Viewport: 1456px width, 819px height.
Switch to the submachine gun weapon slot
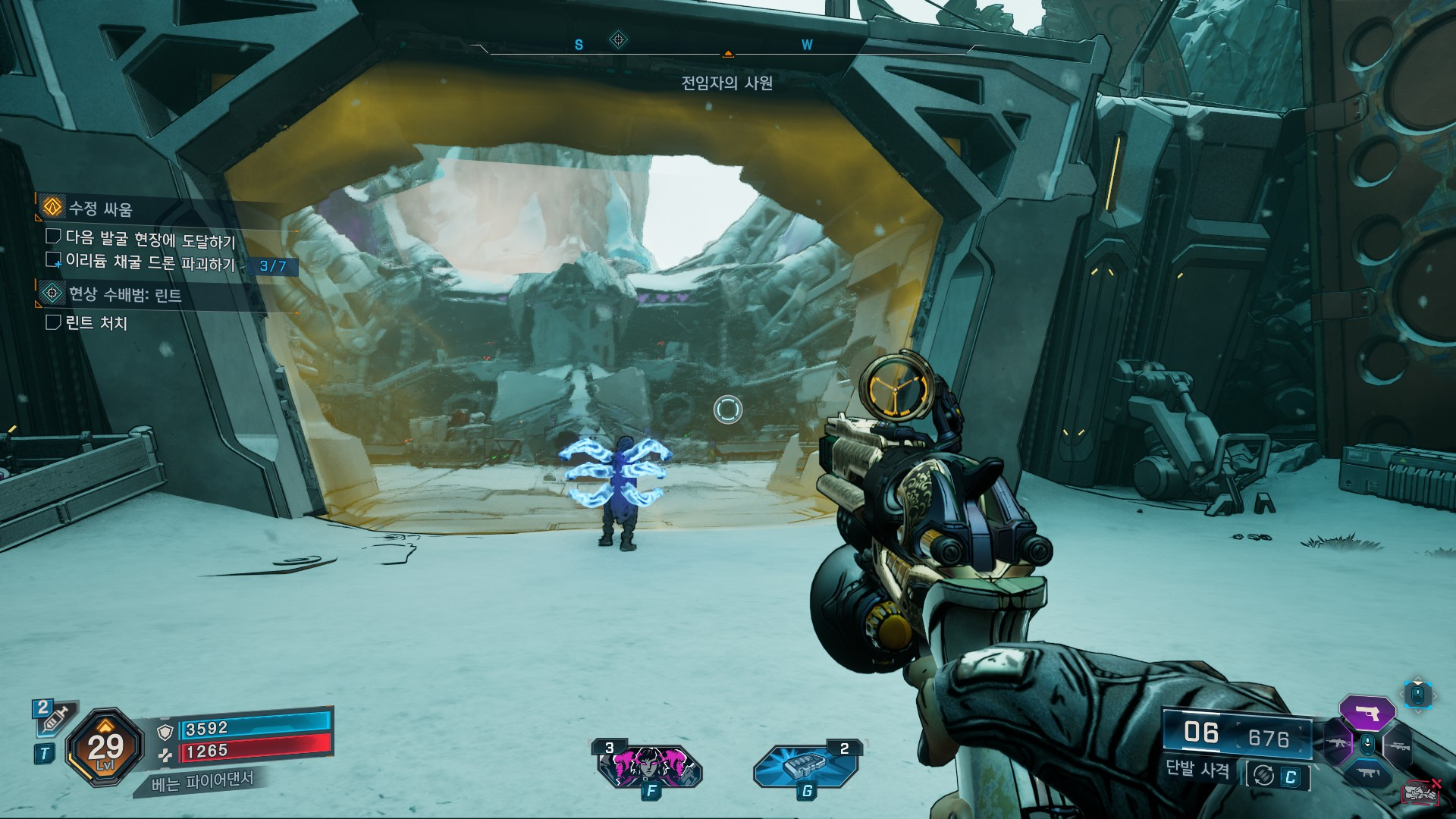pyautogui.click(x=1367, y=773)
